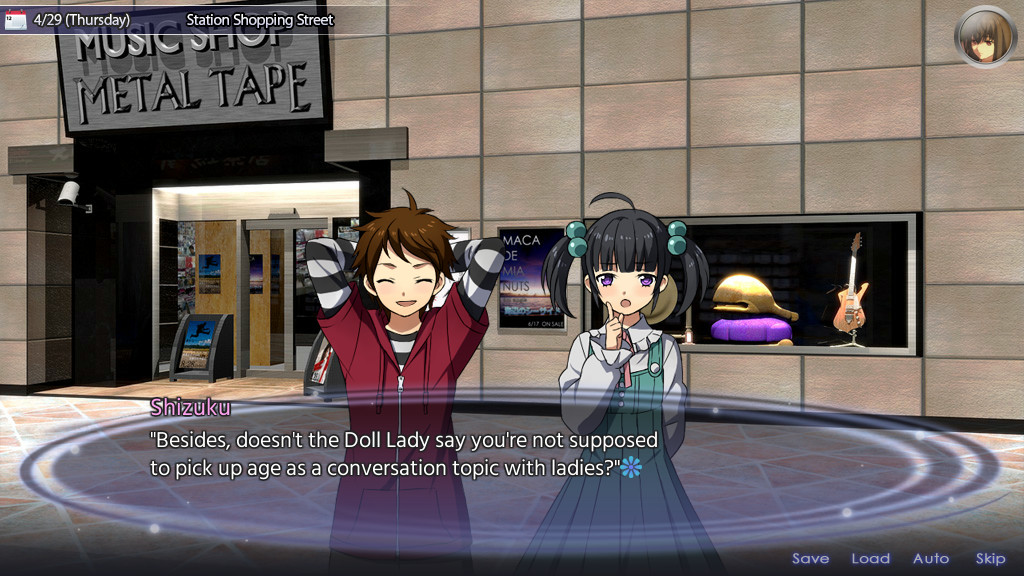This screenshot has height=576, width=1024.
Task: Toggle Auto text advance
Action: coord(931,559)
